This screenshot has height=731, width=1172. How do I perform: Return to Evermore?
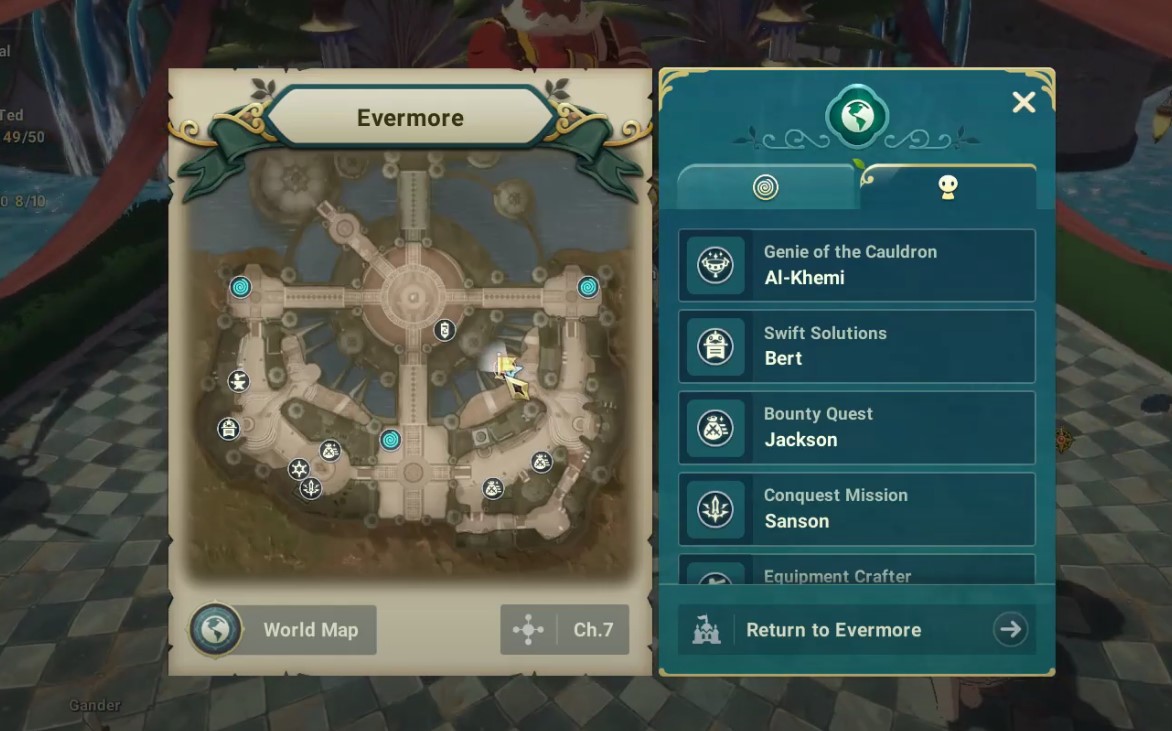[857, 630]
